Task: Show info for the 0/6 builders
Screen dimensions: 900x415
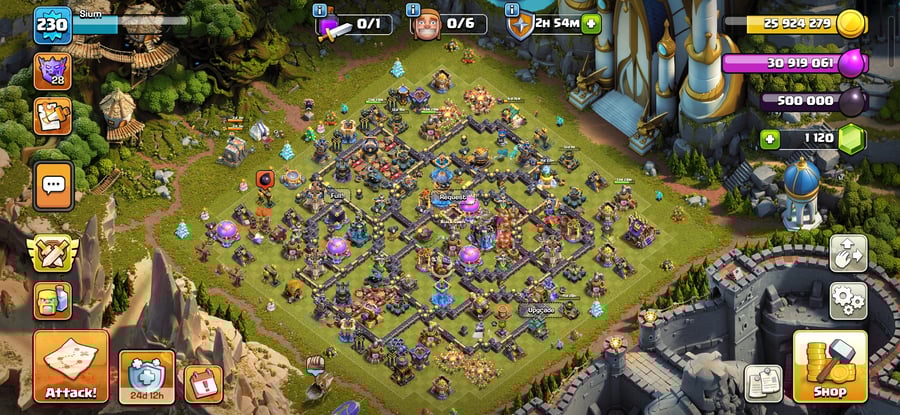Action: pos(415,10)
